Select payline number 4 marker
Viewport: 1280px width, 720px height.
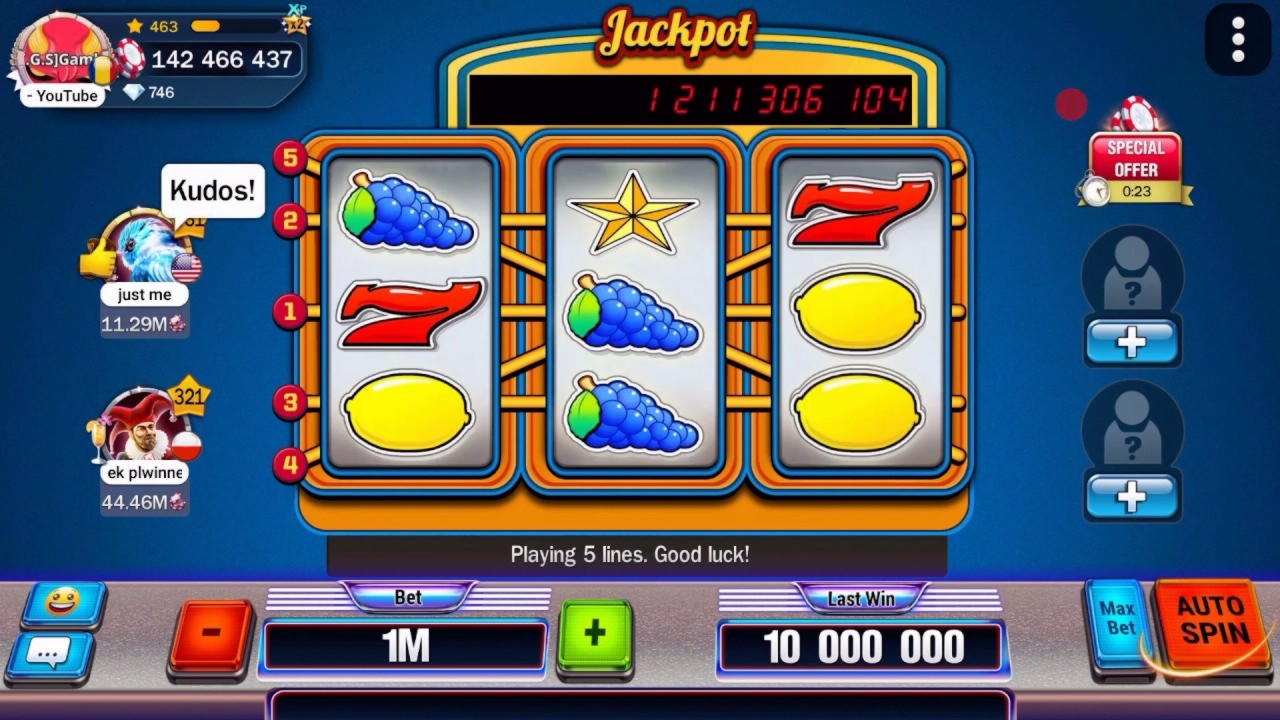[290, 464]
